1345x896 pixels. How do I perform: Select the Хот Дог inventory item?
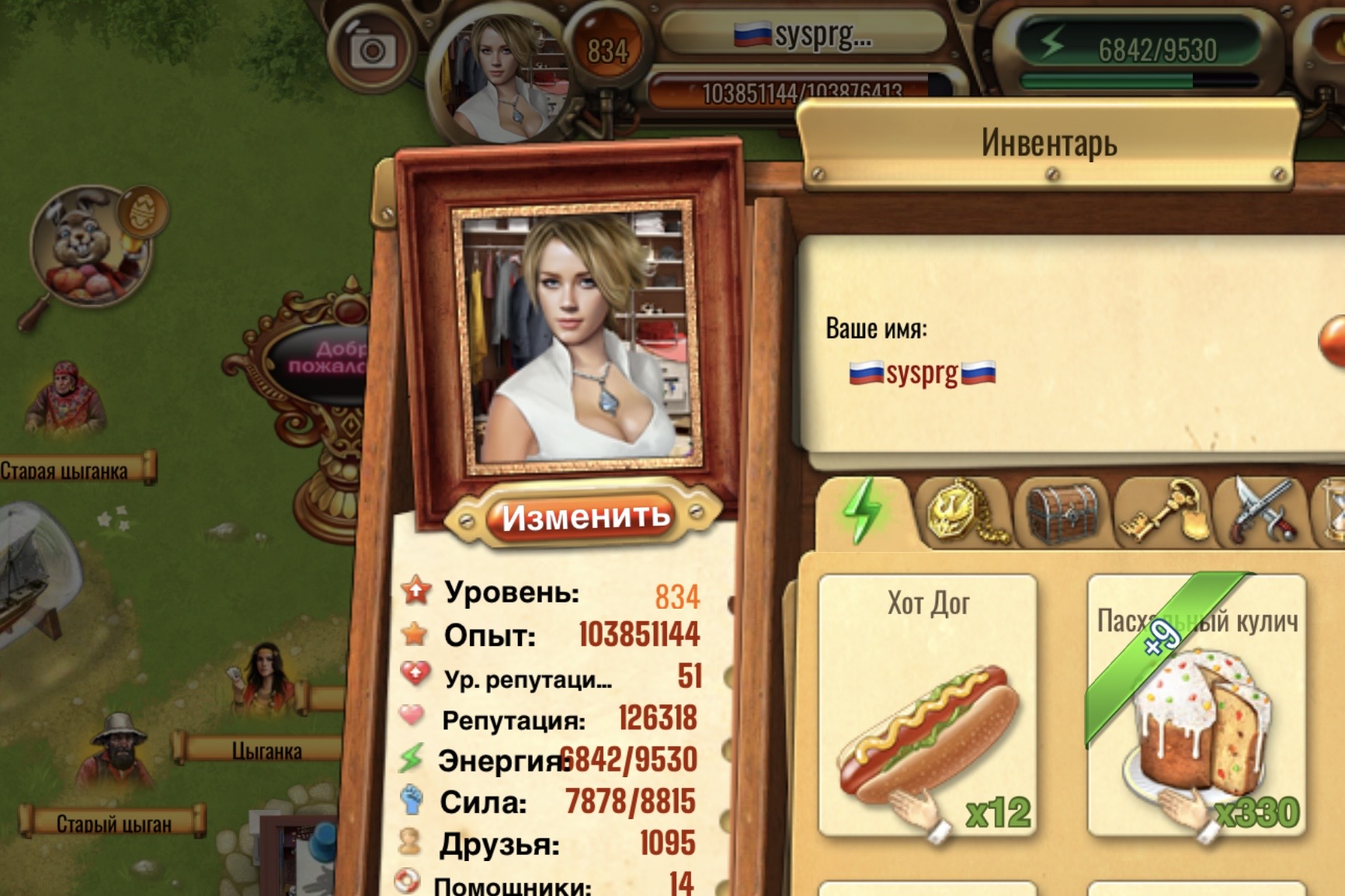tap(928, 705)
